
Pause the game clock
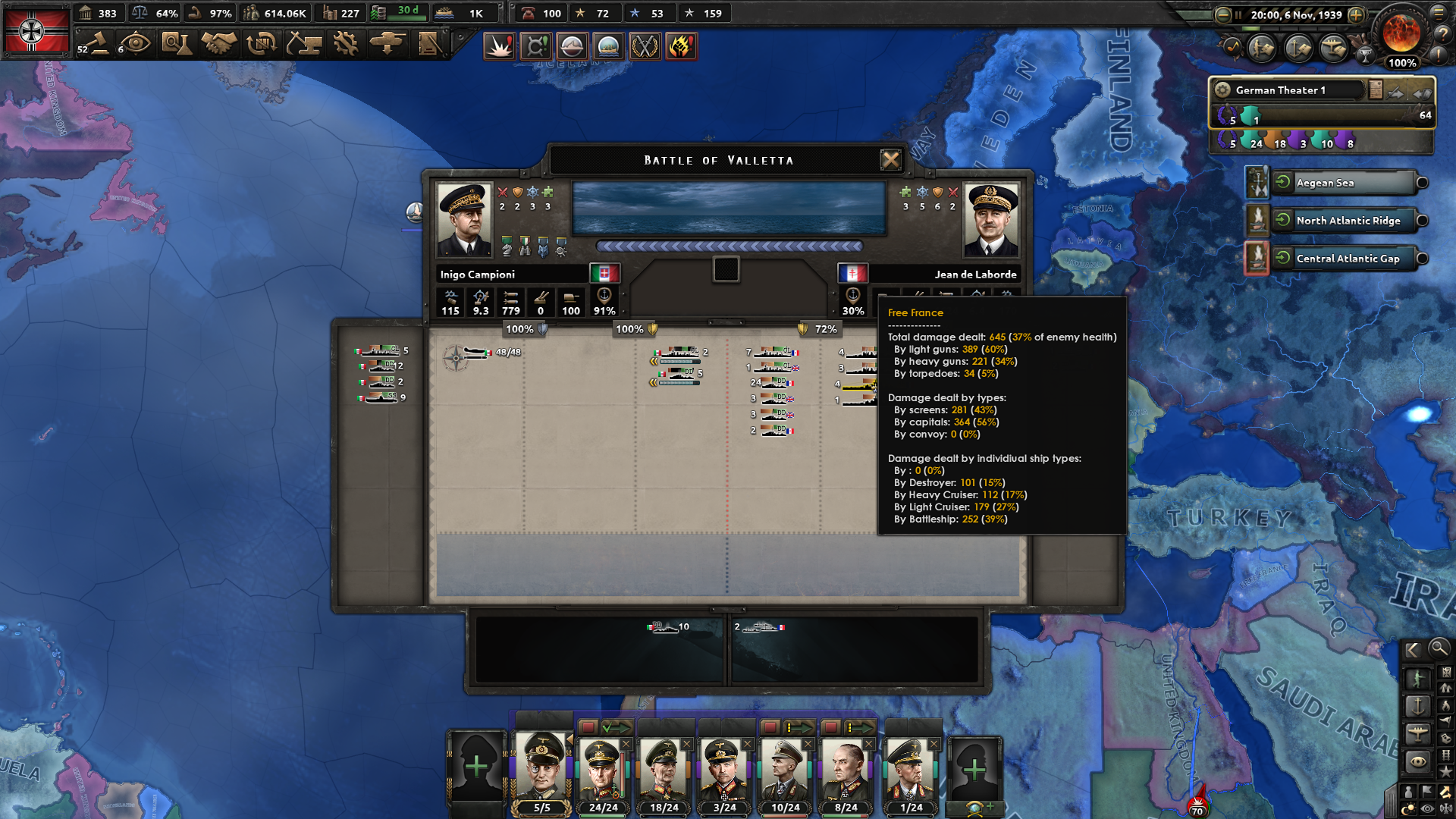coord(1239,13)
